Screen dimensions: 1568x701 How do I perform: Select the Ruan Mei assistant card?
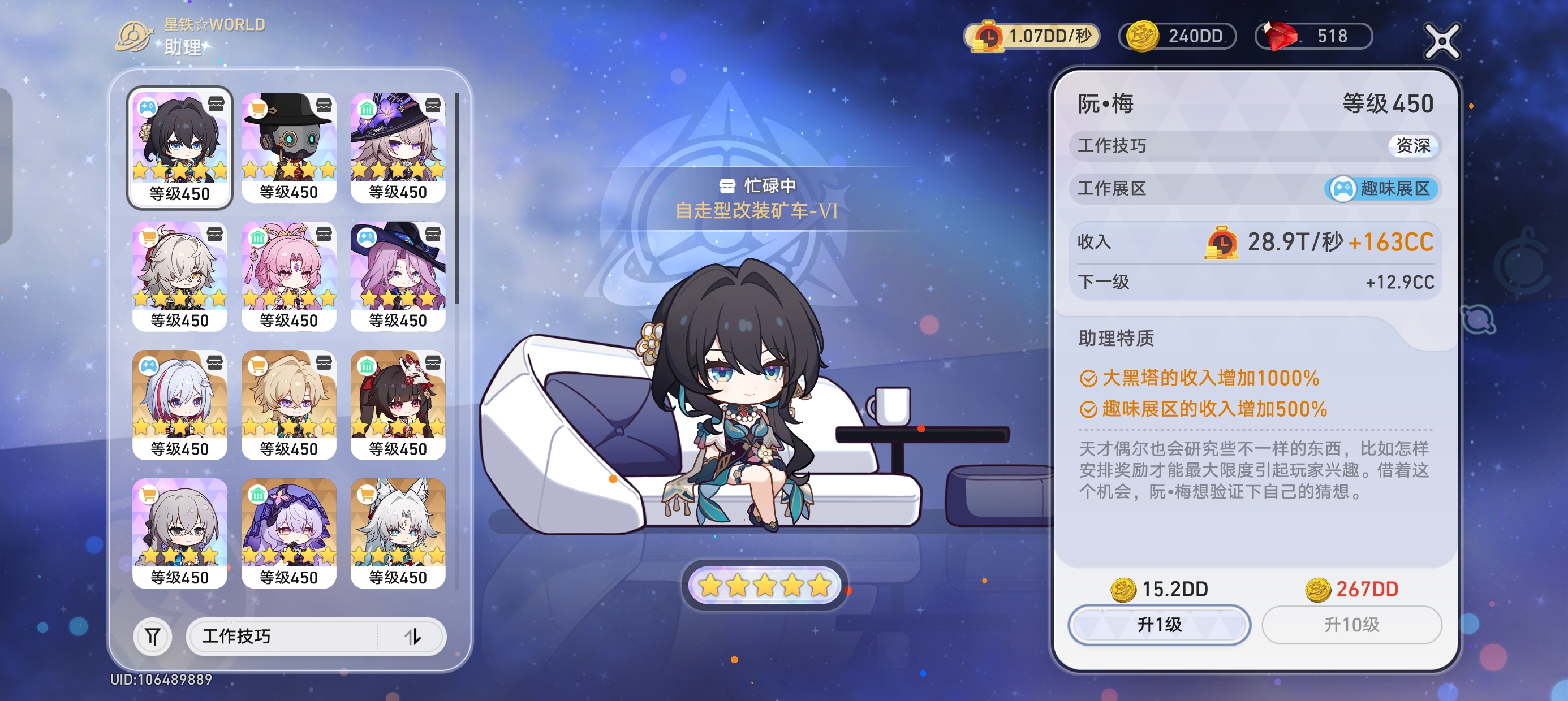179,147
